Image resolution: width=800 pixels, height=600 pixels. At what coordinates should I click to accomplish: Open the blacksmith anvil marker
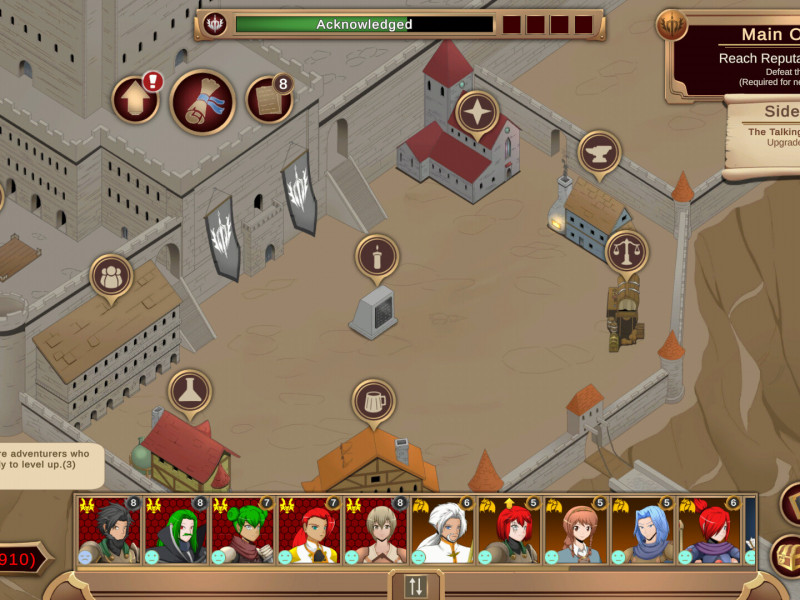coord(599,153)
